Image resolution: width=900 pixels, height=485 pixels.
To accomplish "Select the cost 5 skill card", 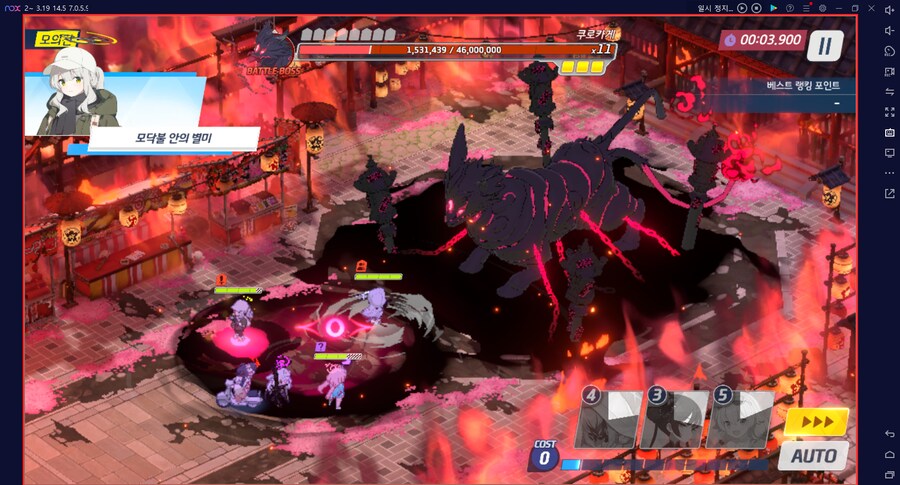I will [739, 419].
